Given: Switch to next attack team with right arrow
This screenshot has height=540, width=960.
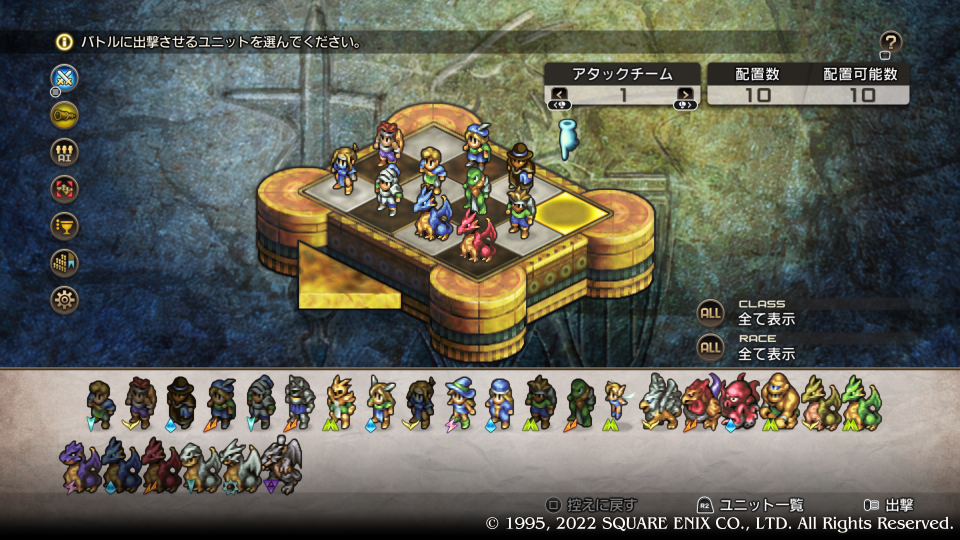Looking at the screenshot, I should tap(684, 95).
